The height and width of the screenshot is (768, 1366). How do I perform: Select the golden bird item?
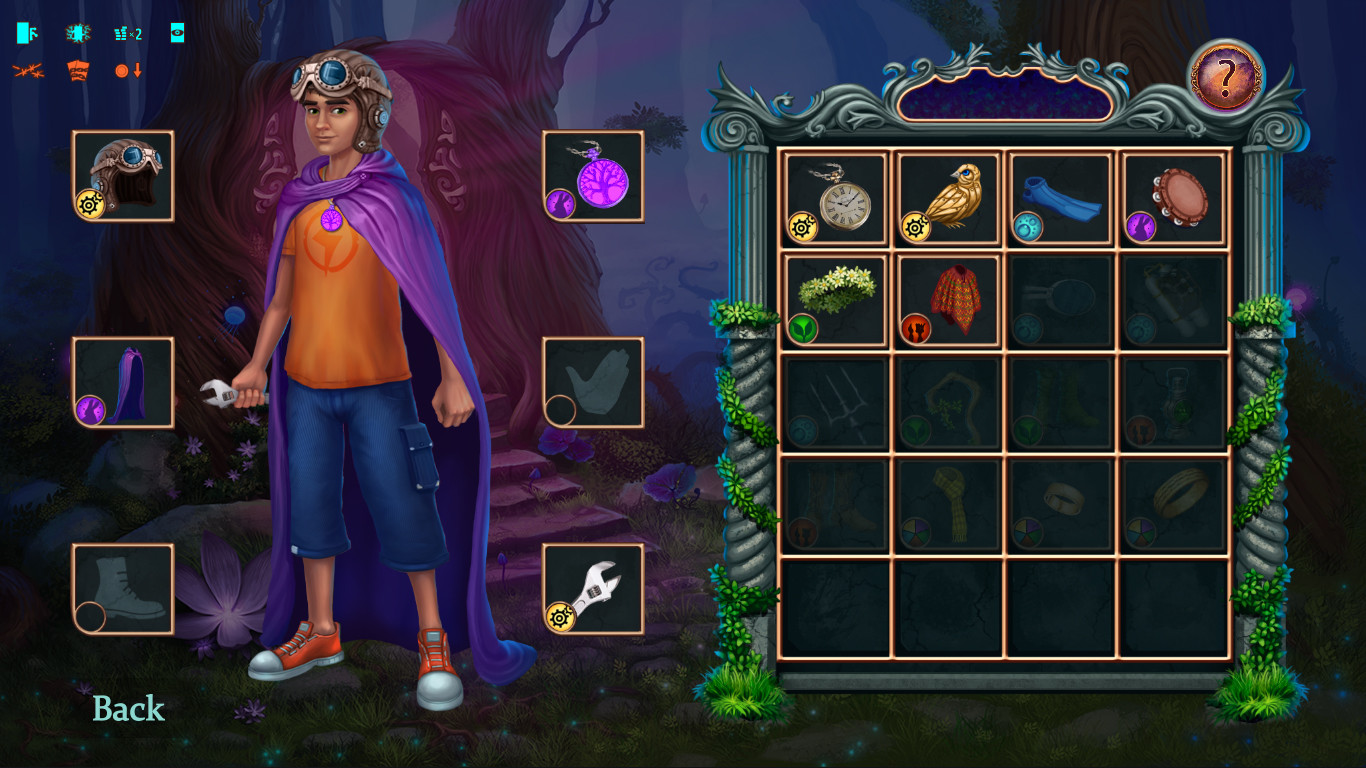point(949,198)
